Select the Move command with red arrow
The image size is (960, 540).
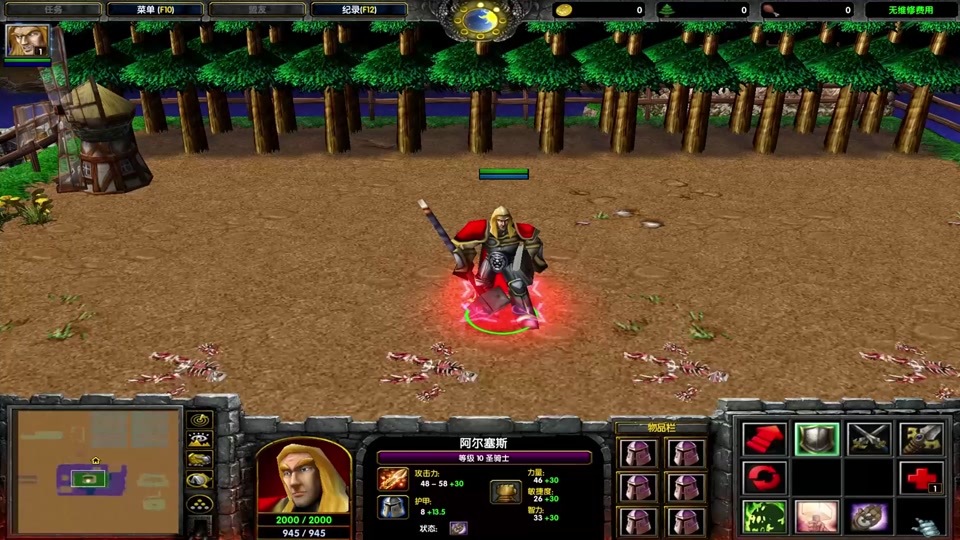pos(764,439)
